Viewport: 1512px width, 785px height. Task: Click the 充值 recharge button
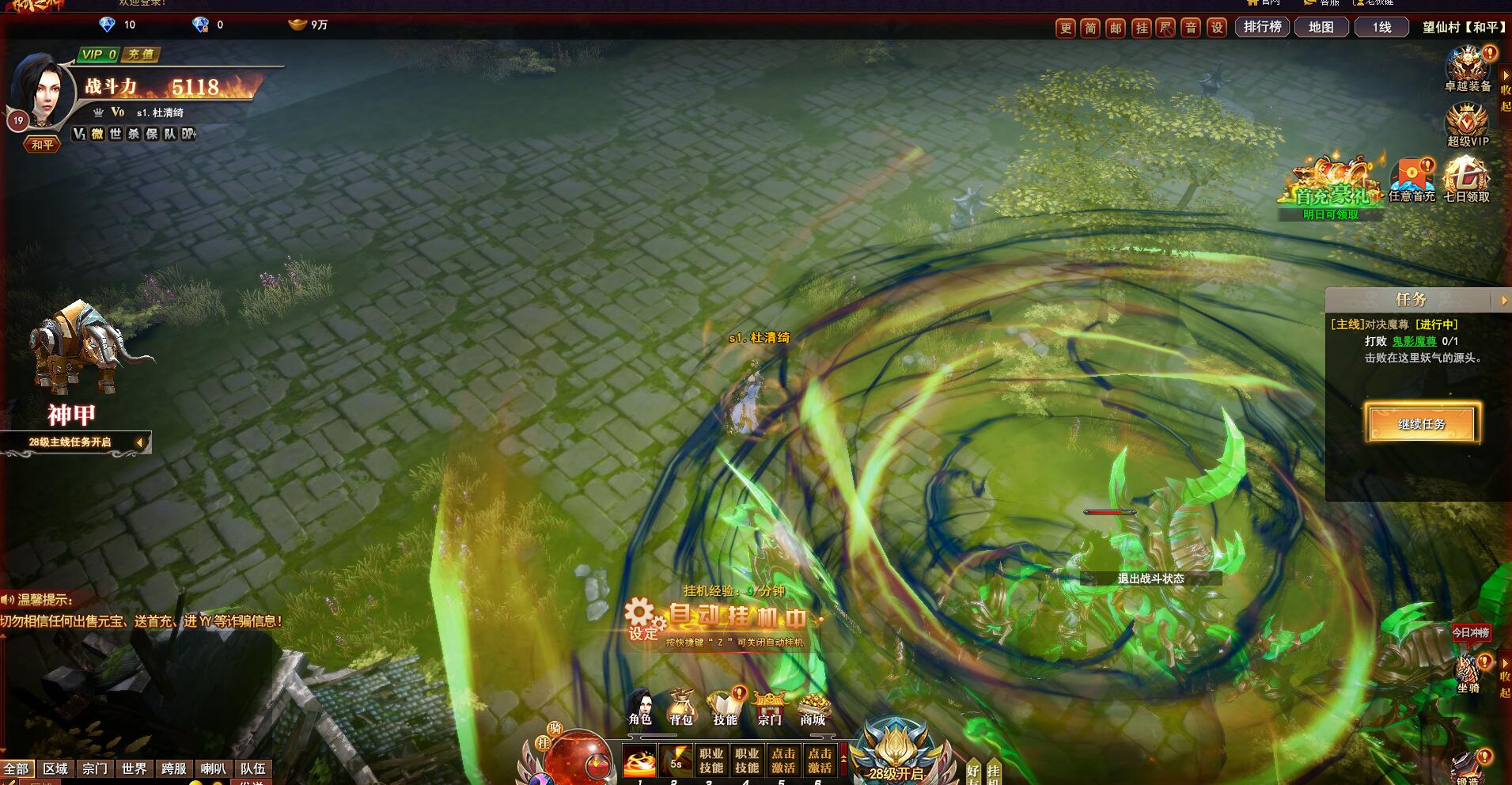[141, 55]
